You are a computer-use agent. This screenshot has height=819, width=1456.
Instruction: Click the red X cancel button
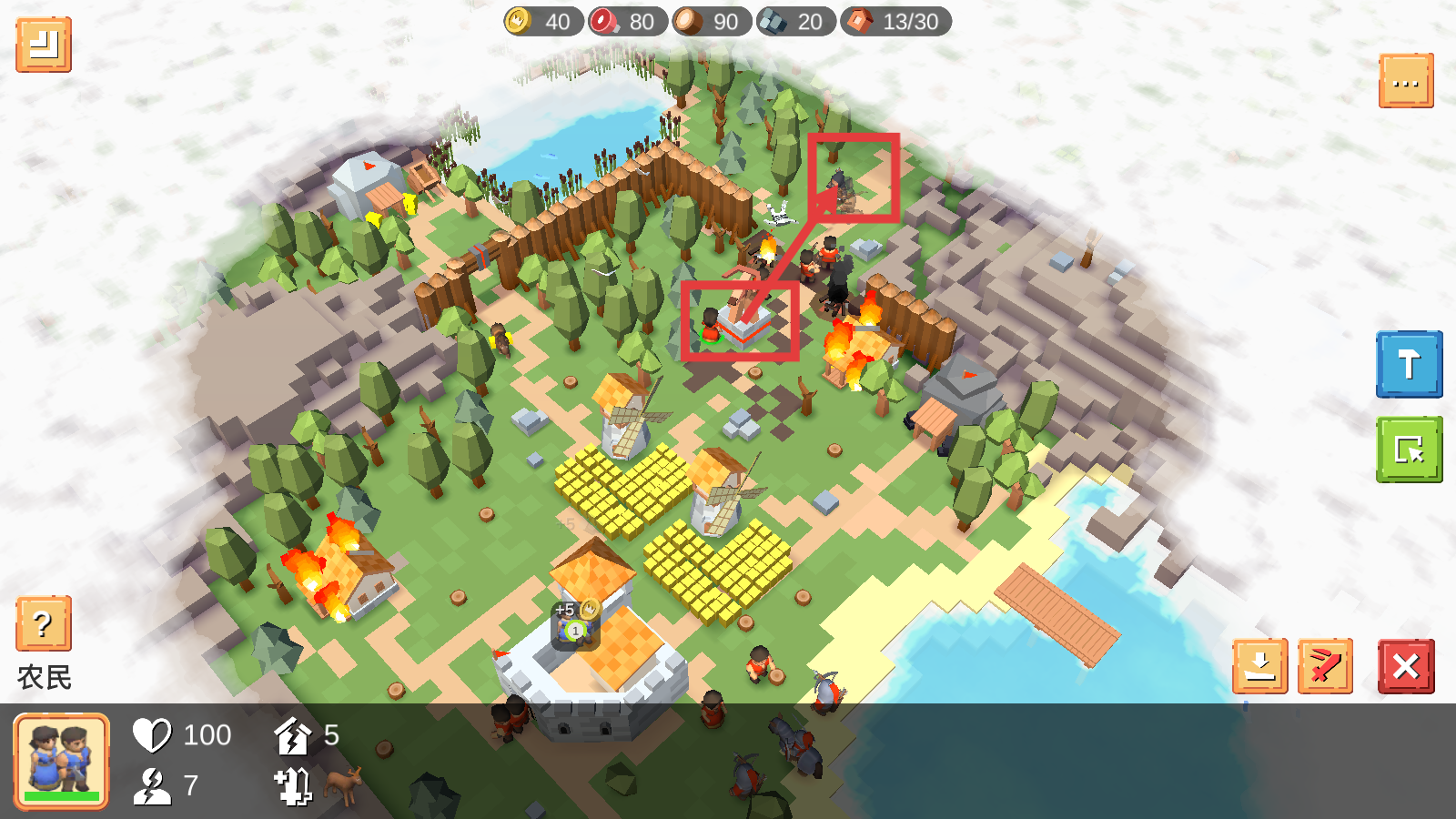(1406, 667)
